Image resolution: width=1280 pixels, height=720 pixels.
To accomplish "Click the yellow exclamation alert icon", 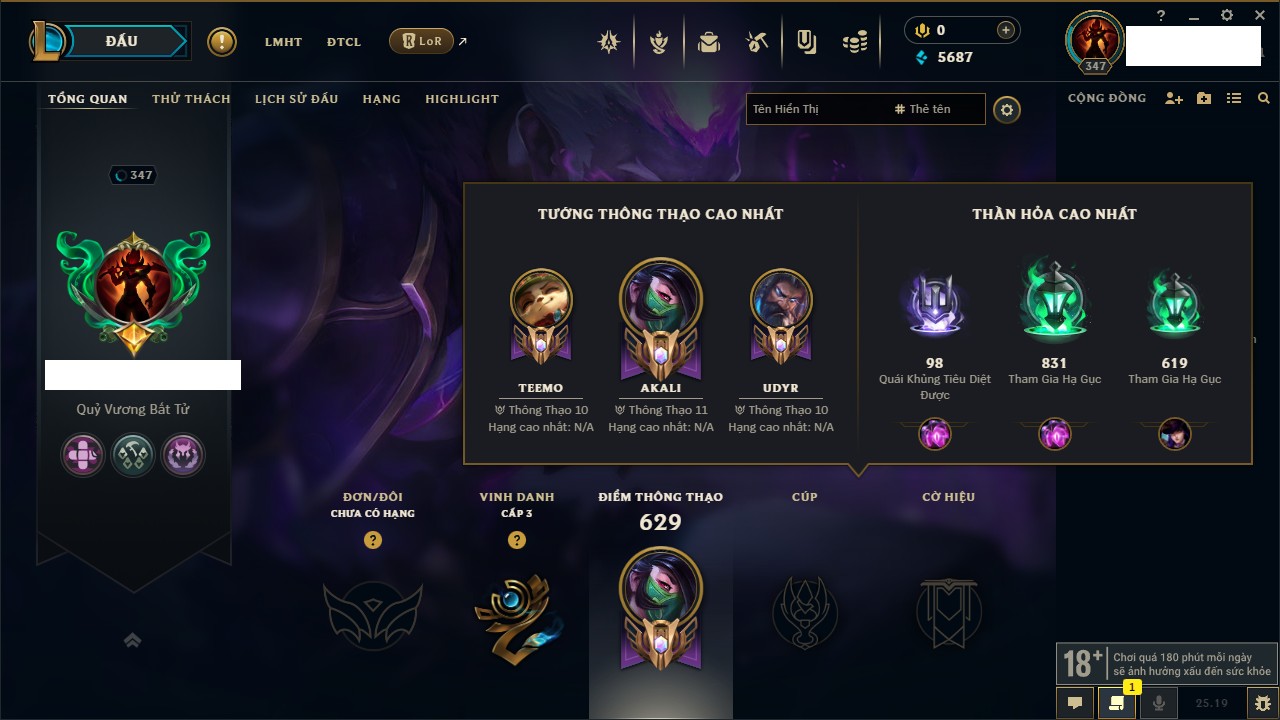I will click(222, 42).
